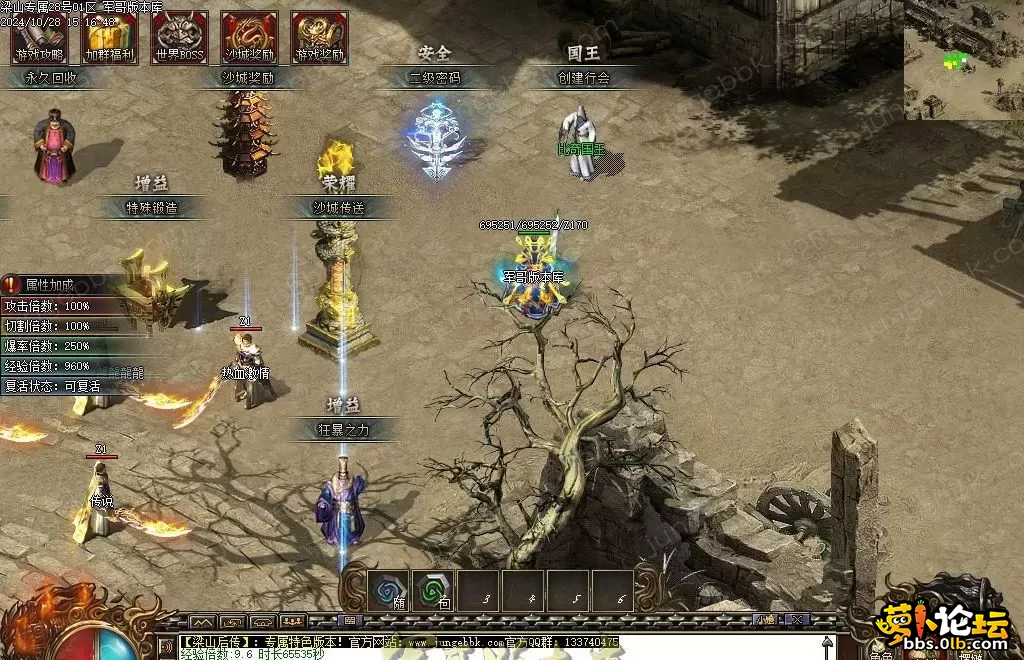1024x660 pixels.
Task: Toggle the 小地 minimap button
Action: point(765,620)
